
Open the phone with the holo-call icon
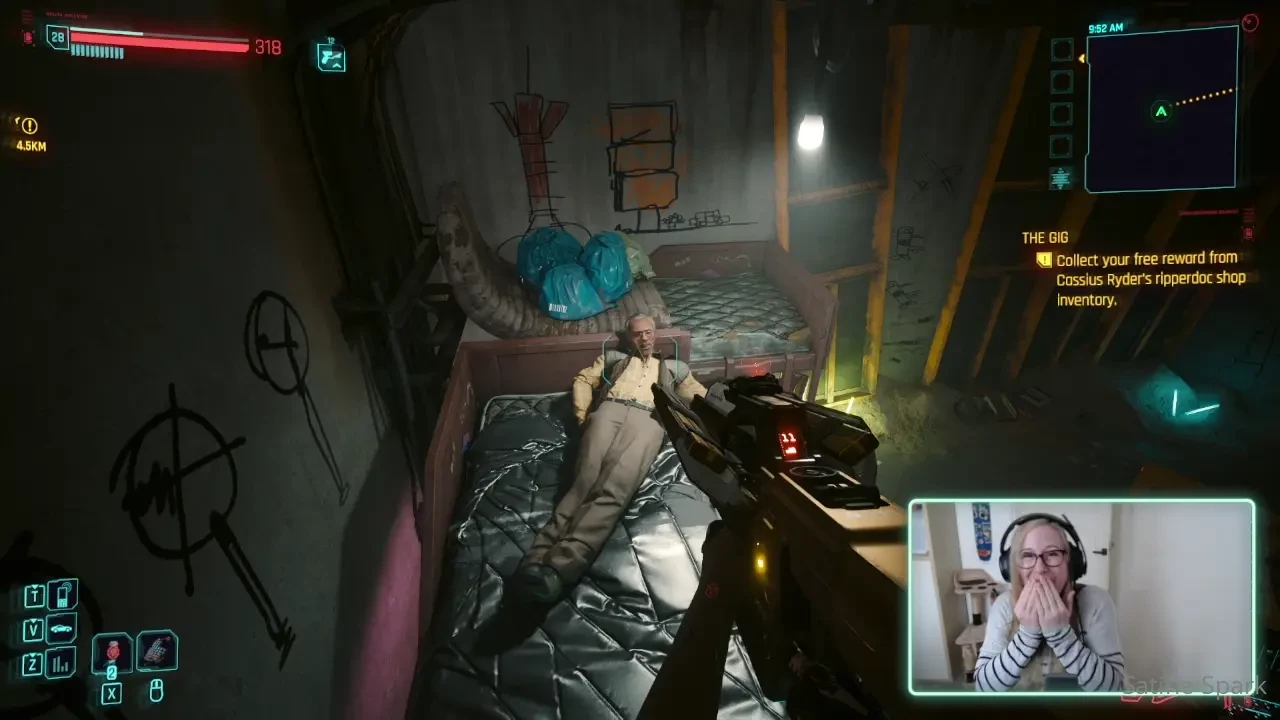coord(61,596)
